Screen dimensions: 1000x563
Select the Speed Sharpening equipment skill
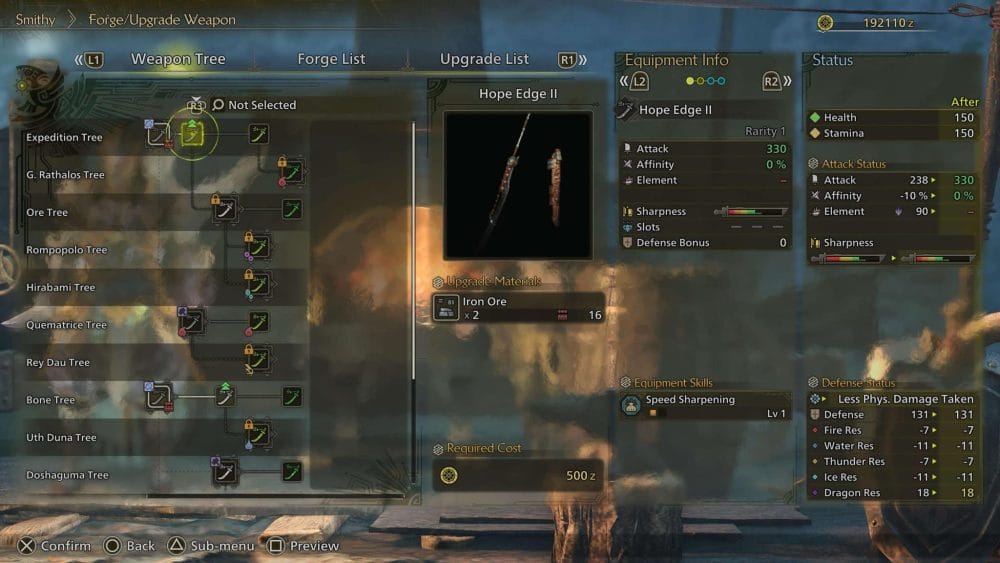click(x=704, y=405)
